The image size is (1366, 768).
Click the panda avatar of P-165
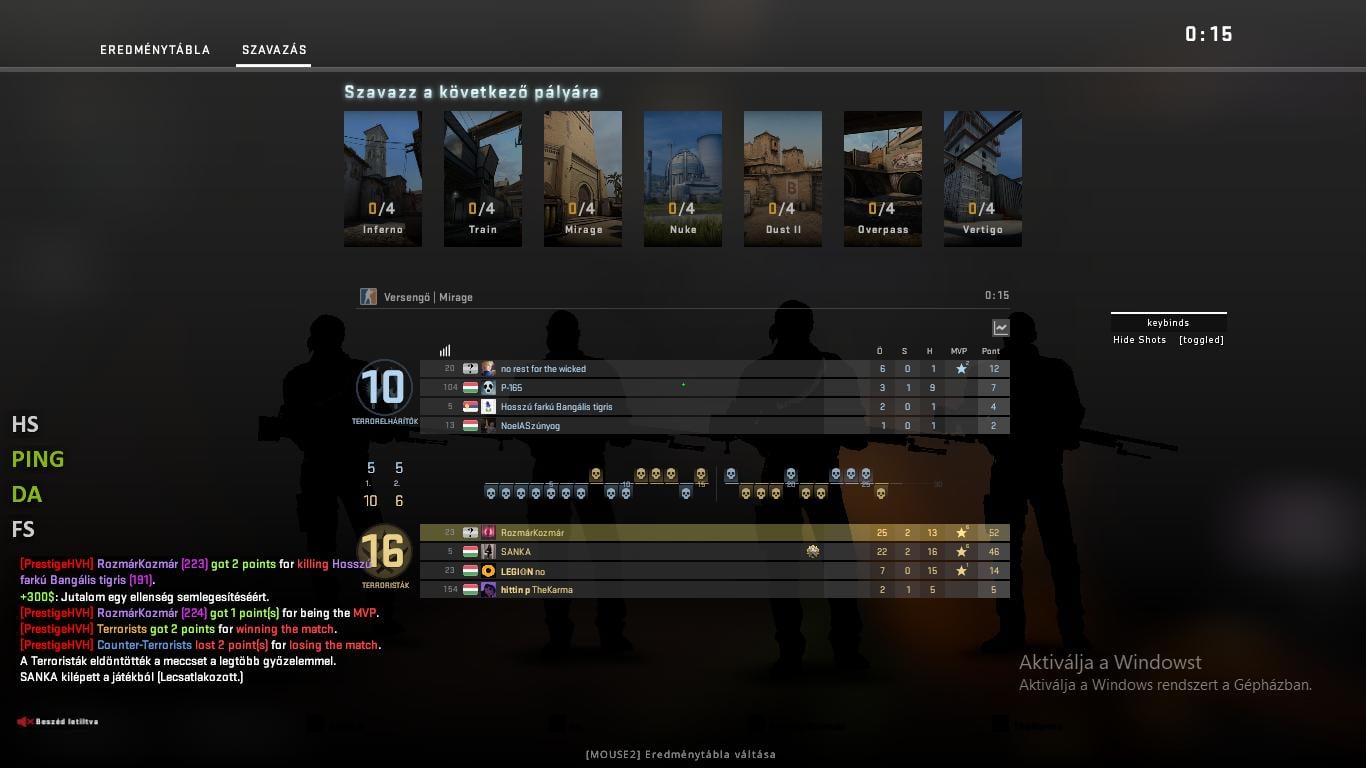[x=489, y=387]
